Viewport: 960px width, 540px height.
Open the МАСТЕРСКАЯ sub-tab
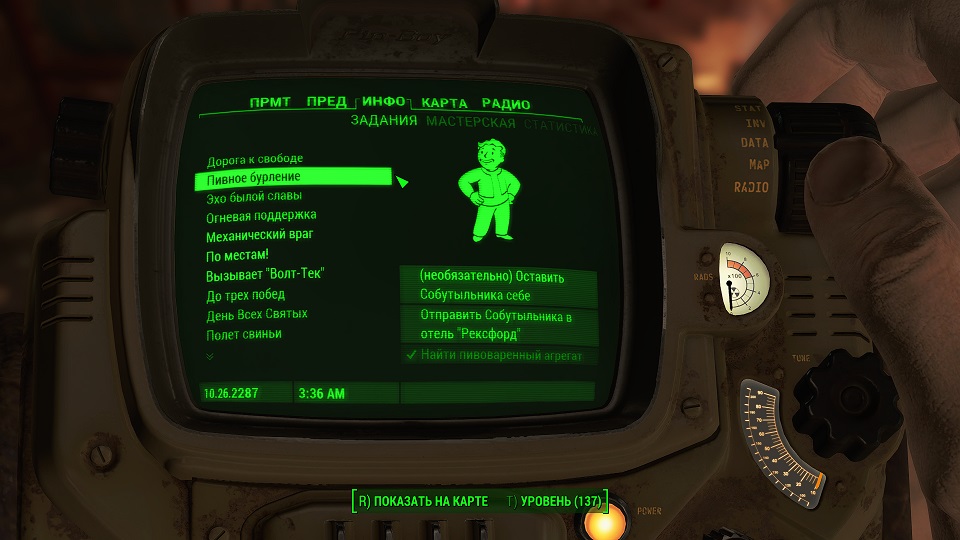click(470, 123)
